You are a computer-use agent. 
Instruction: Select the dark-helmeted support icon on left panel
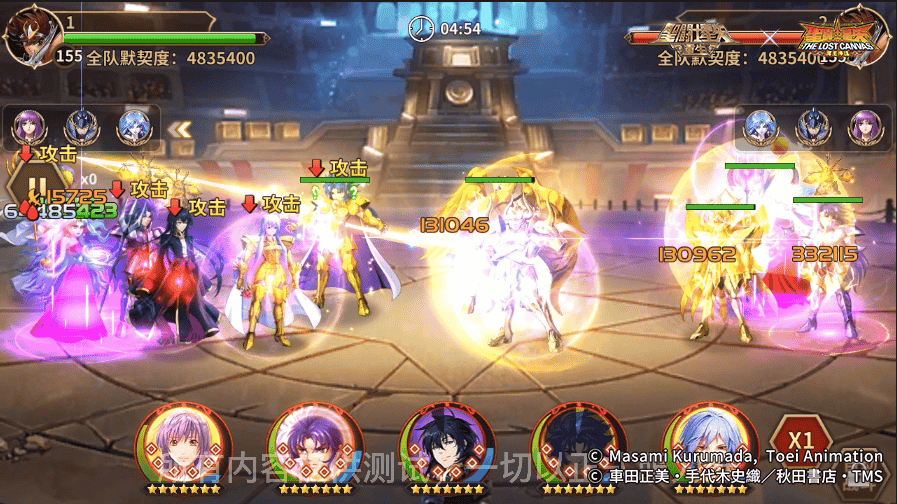81,127
